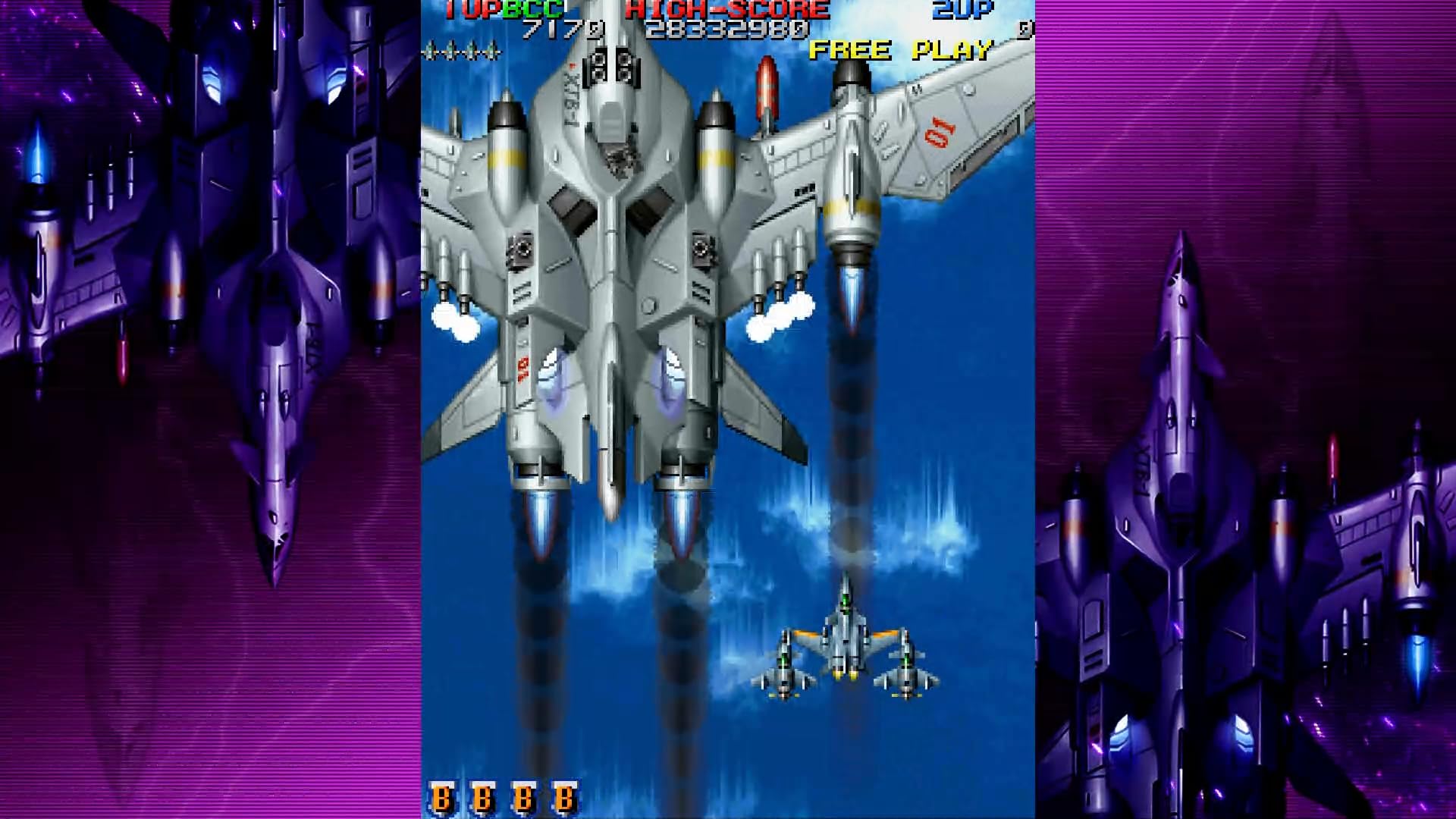Select the second bomb stock icon
Image resolution: width=1456 pixels, height=819 pixels.
482,797
